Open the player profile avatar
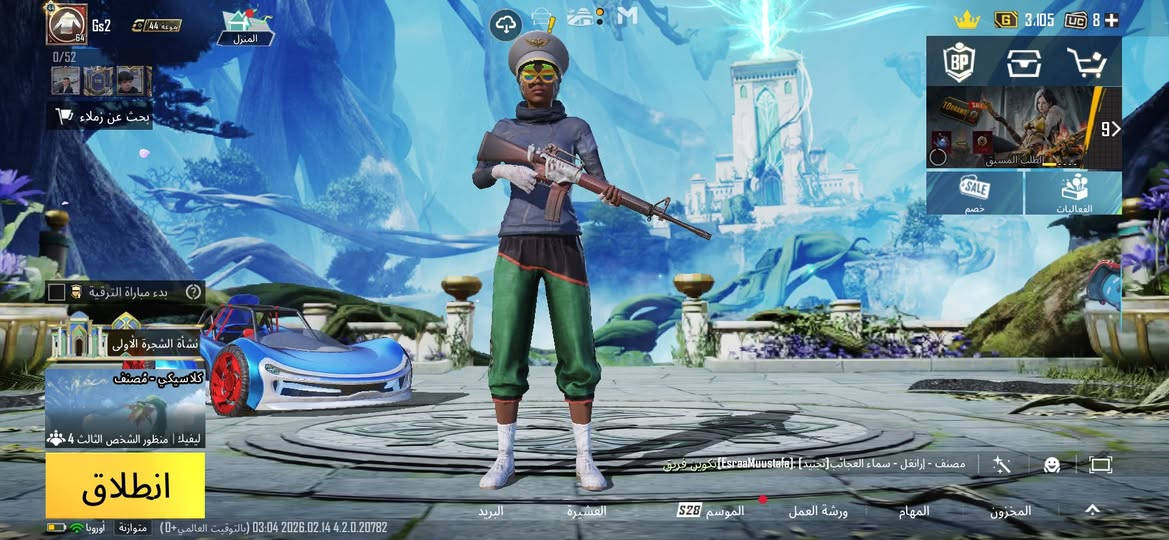The image size is (1169, 540). pyautogui.click(x=66, y=24)
